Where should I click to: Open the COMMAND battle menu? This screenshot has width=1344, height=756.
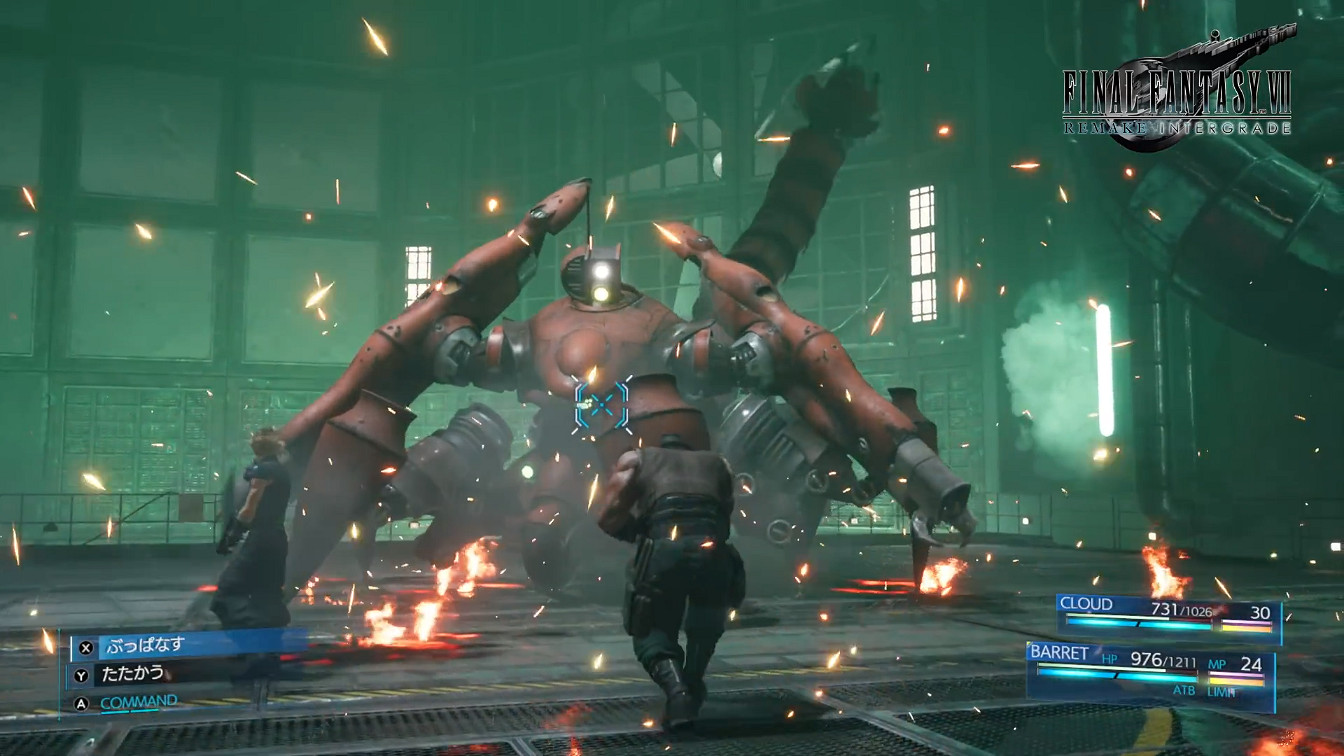pos(139,702)
